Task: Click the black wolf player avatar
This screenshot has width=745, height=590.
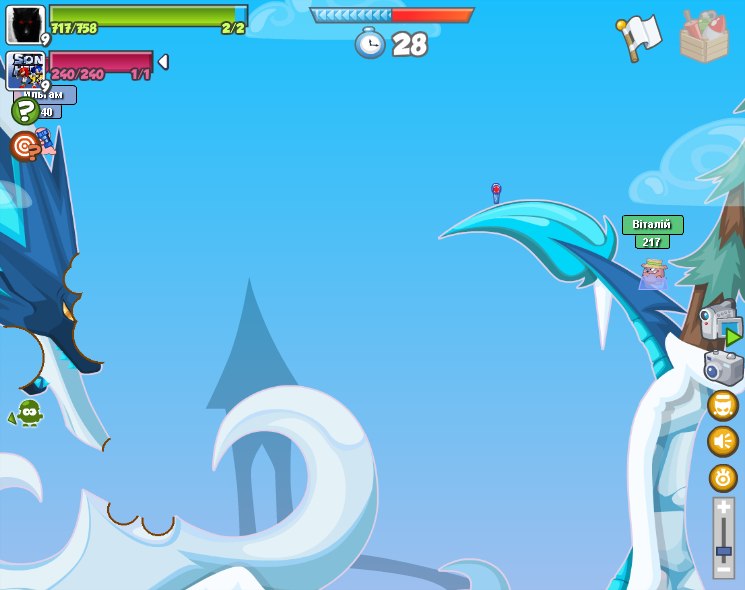Action: point(26,24)
